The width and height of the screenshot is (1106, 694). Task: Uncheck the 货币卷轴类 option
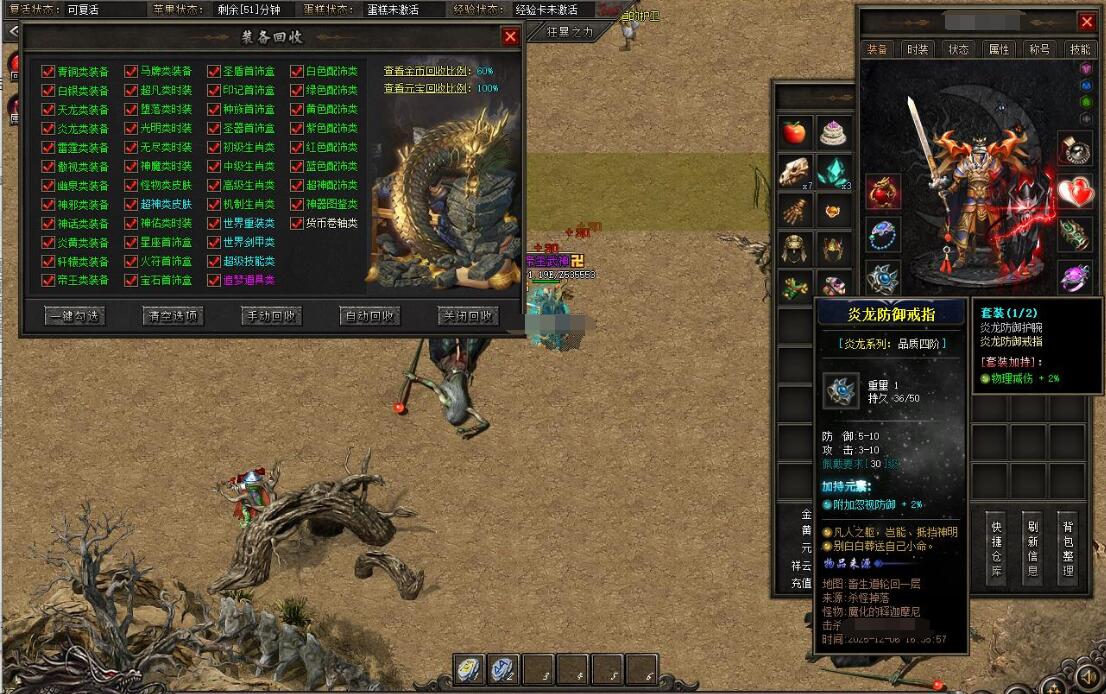[x=297, y=223]
